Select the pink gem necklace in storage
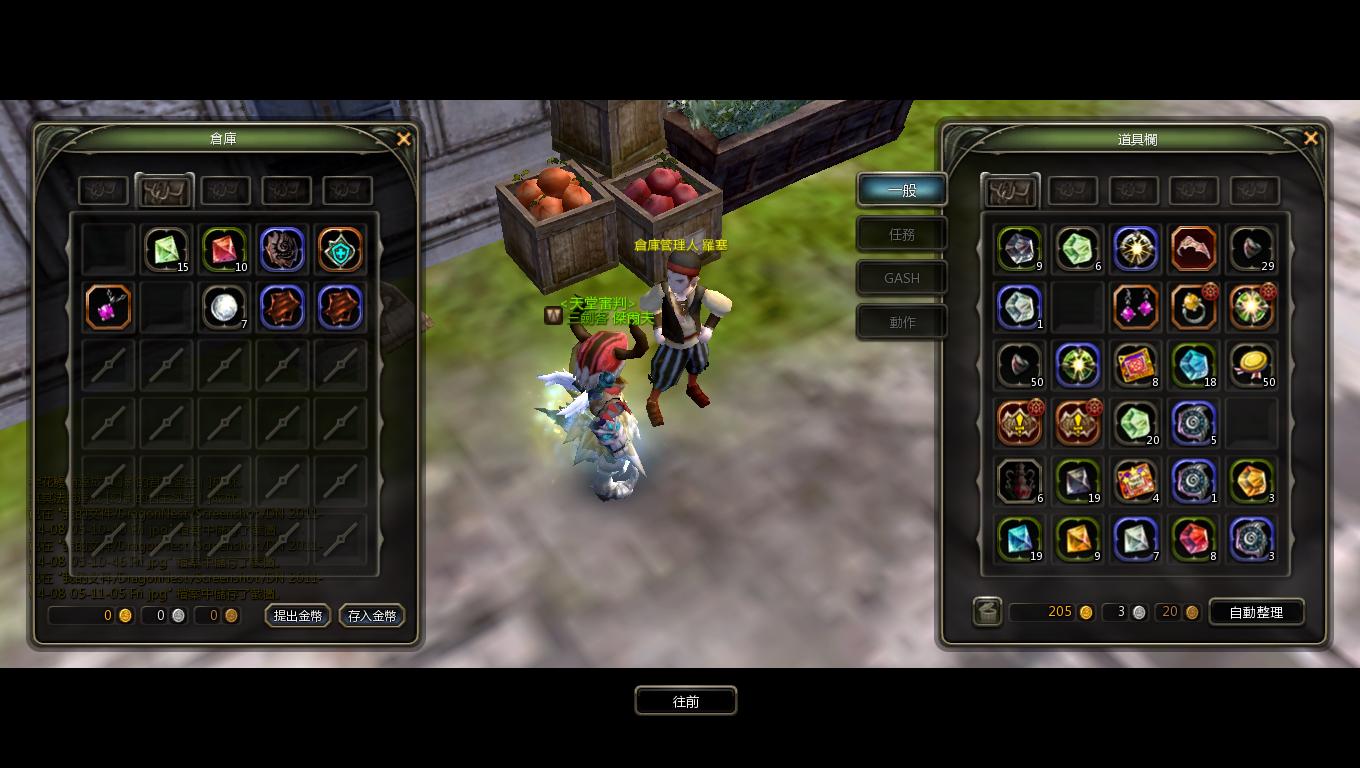This screenshot has width=1360, height=768. point(108,307)
